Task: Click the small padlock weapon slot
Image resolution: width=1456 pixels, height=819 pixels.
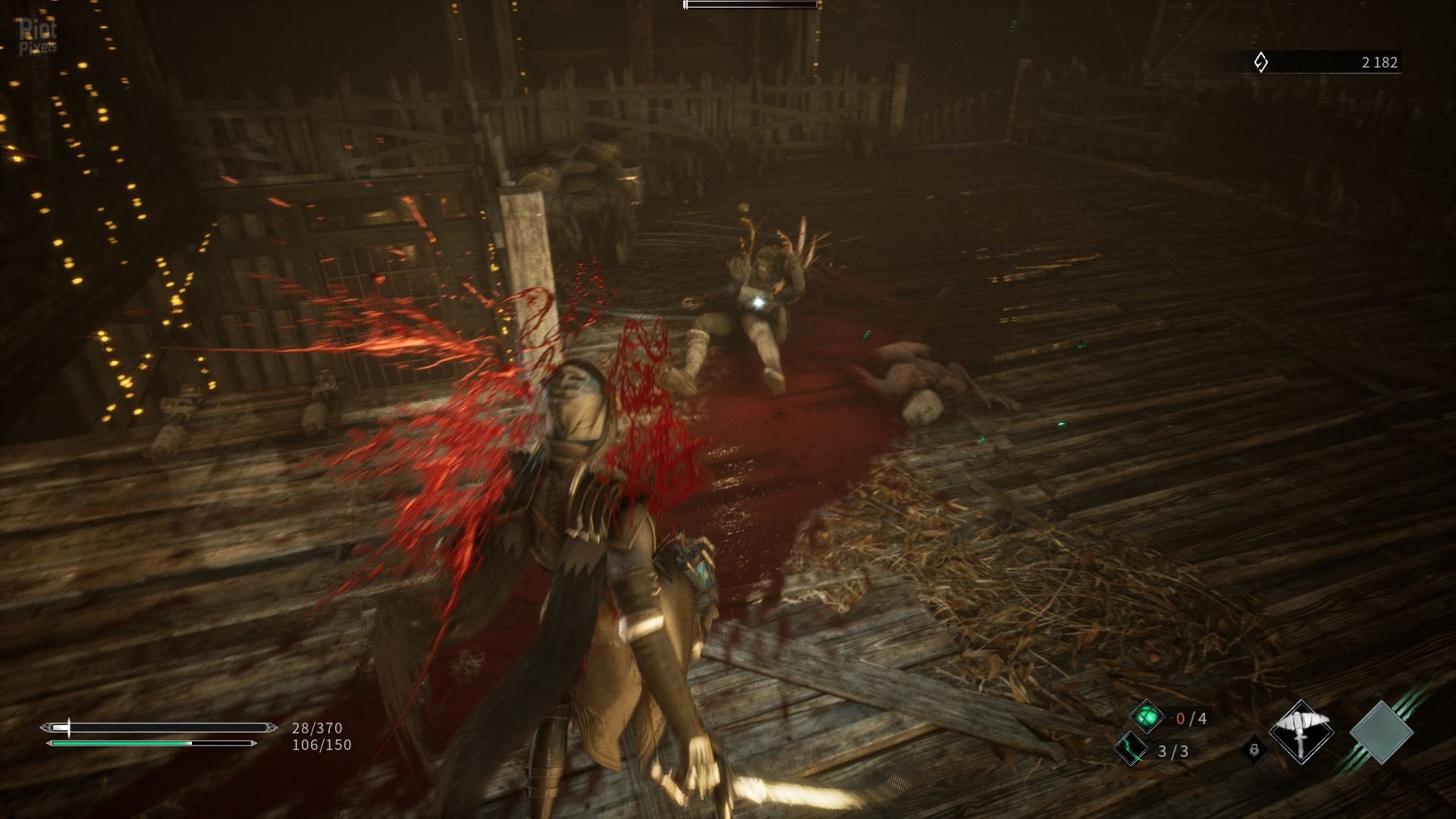Action: click(x=1254, y=749)
